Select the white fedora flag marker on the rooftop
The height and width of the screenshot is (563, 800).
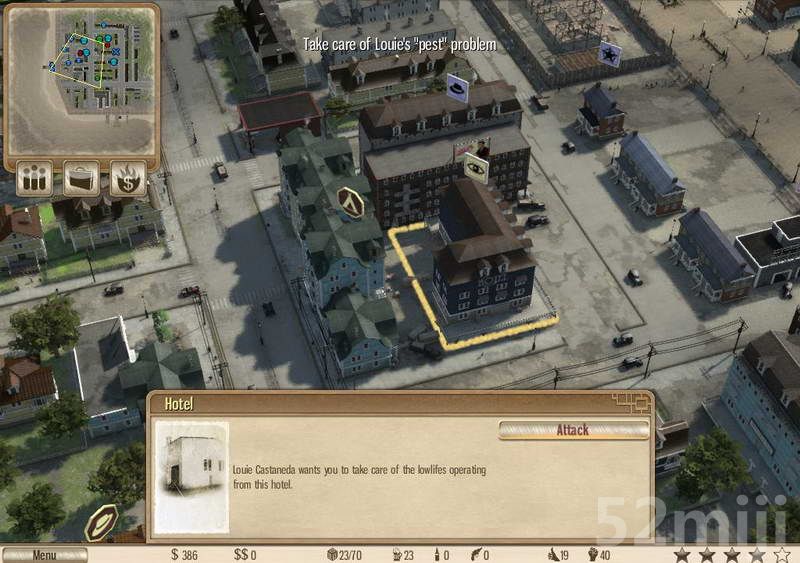[458, 88]
